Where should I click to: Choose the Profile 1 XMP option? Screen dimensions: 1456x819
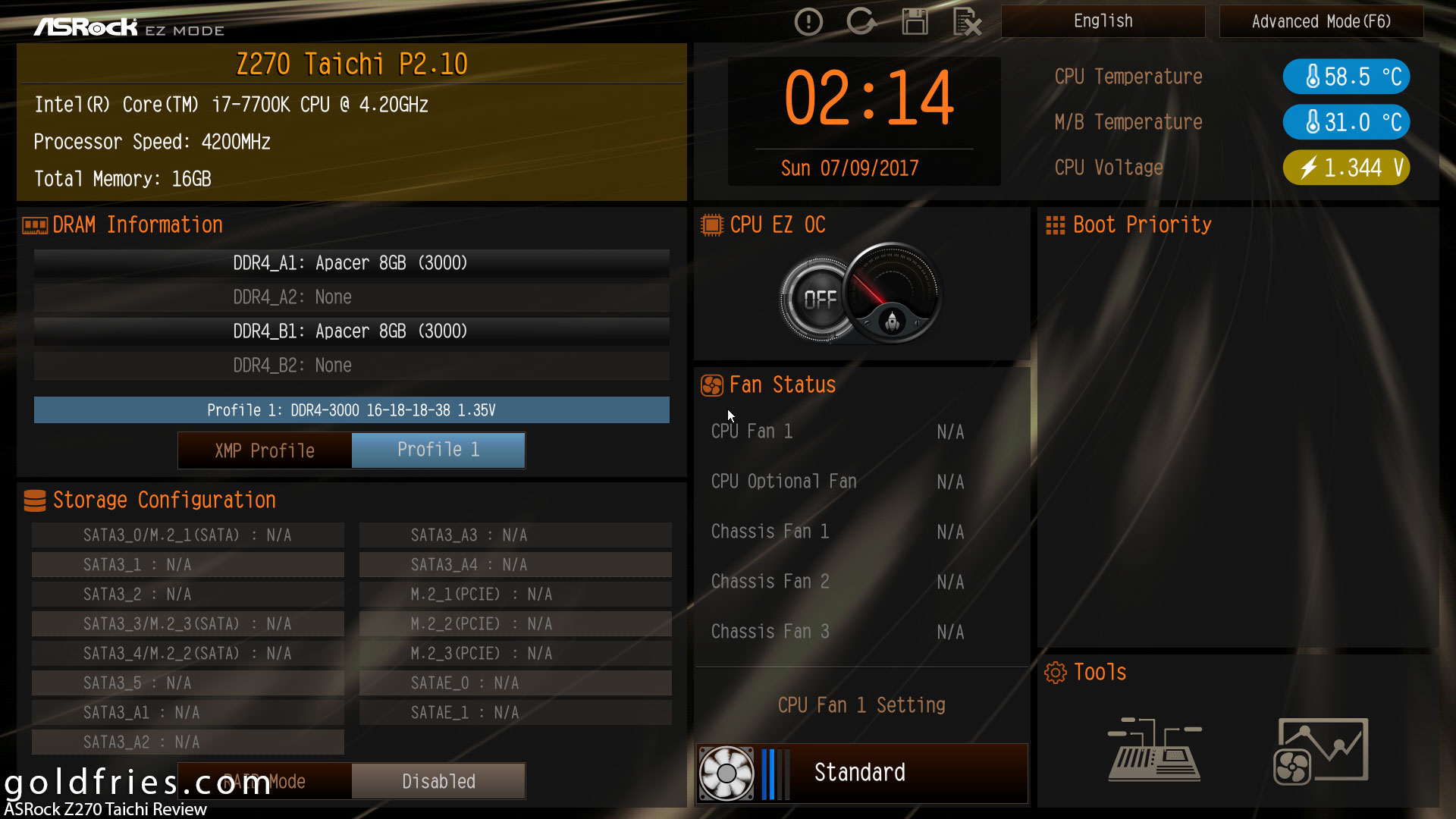click(x=438, y=450)
